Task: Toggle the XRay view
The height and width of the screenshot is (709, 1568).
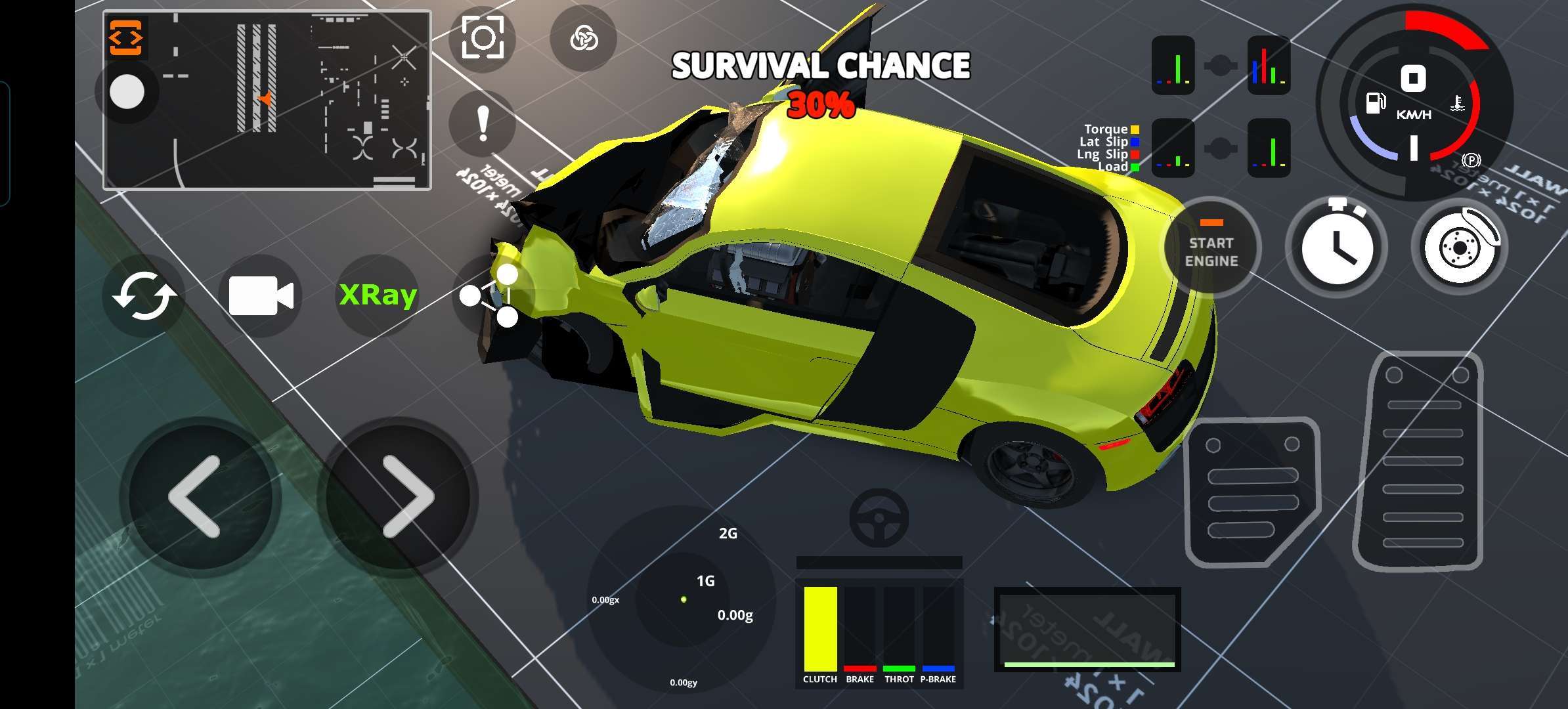Action: pos(378,295)
